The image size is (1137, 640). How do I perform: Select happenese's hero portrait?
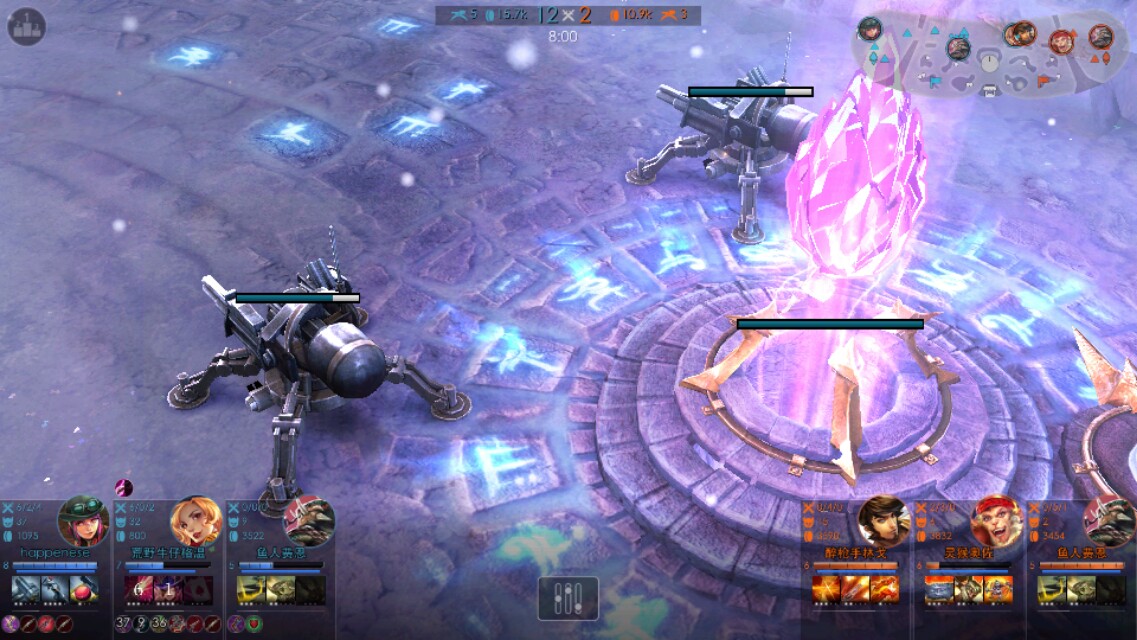click(83, 520)
